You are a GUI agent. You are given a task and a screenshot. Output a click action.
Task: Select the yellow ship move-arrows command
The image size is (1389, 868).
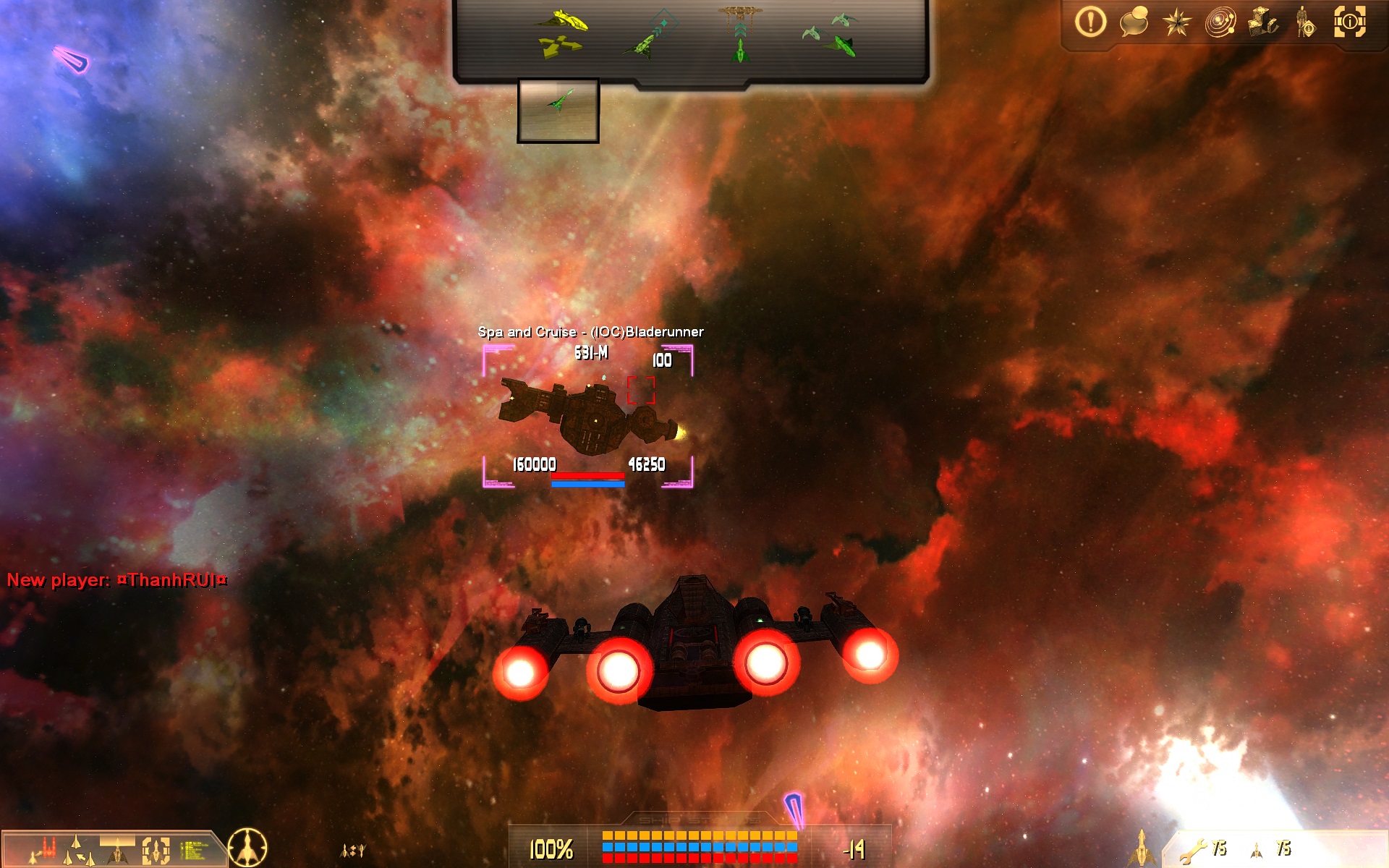(x=561, y=33)
